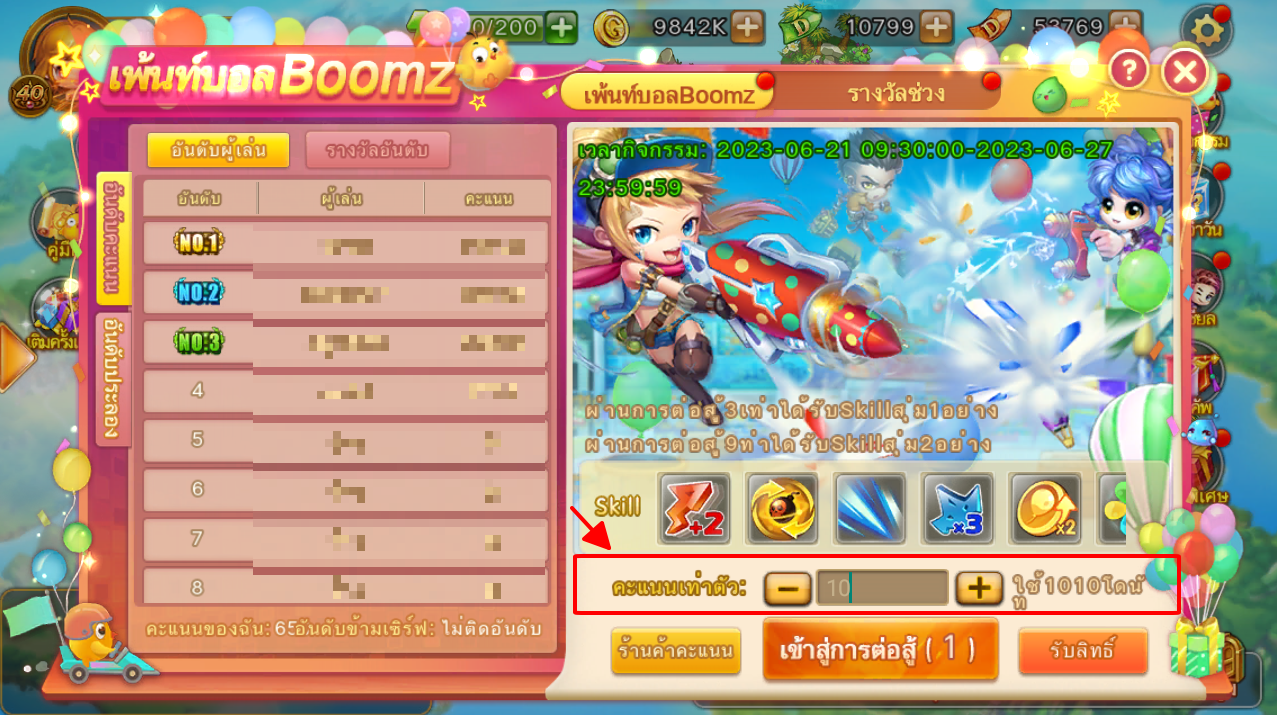Select the เพ้นท์บอลBoomz tab
The image size is (1277, 715).
pos(668,95)
